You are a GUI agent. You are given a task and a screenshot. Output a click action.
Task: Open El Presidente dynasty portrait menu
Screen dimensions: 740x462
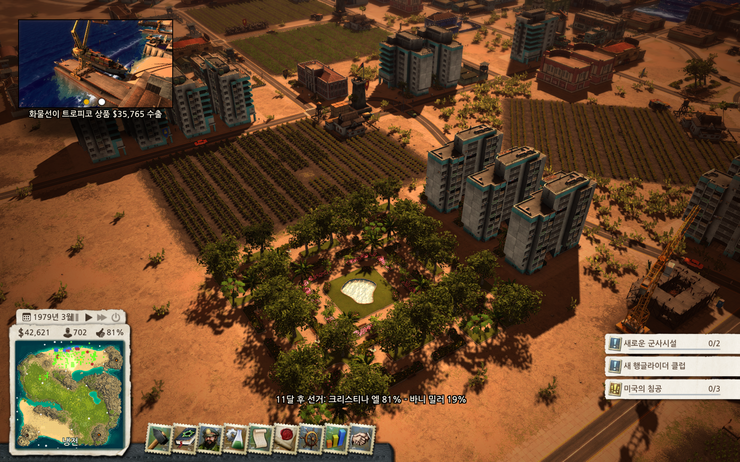(x=209, y=437)
